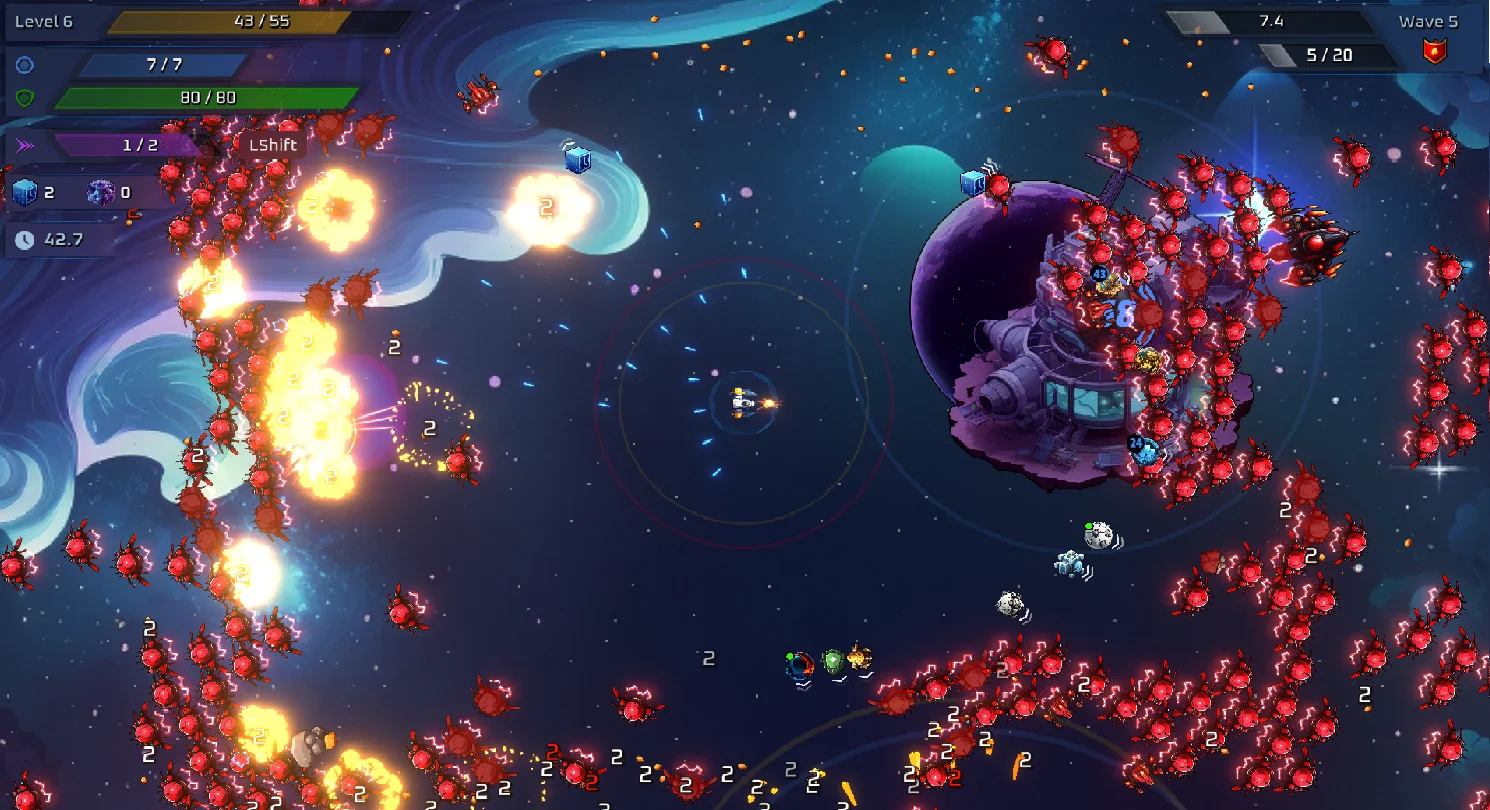Click the purple crystal resource icon

[100, 193]
